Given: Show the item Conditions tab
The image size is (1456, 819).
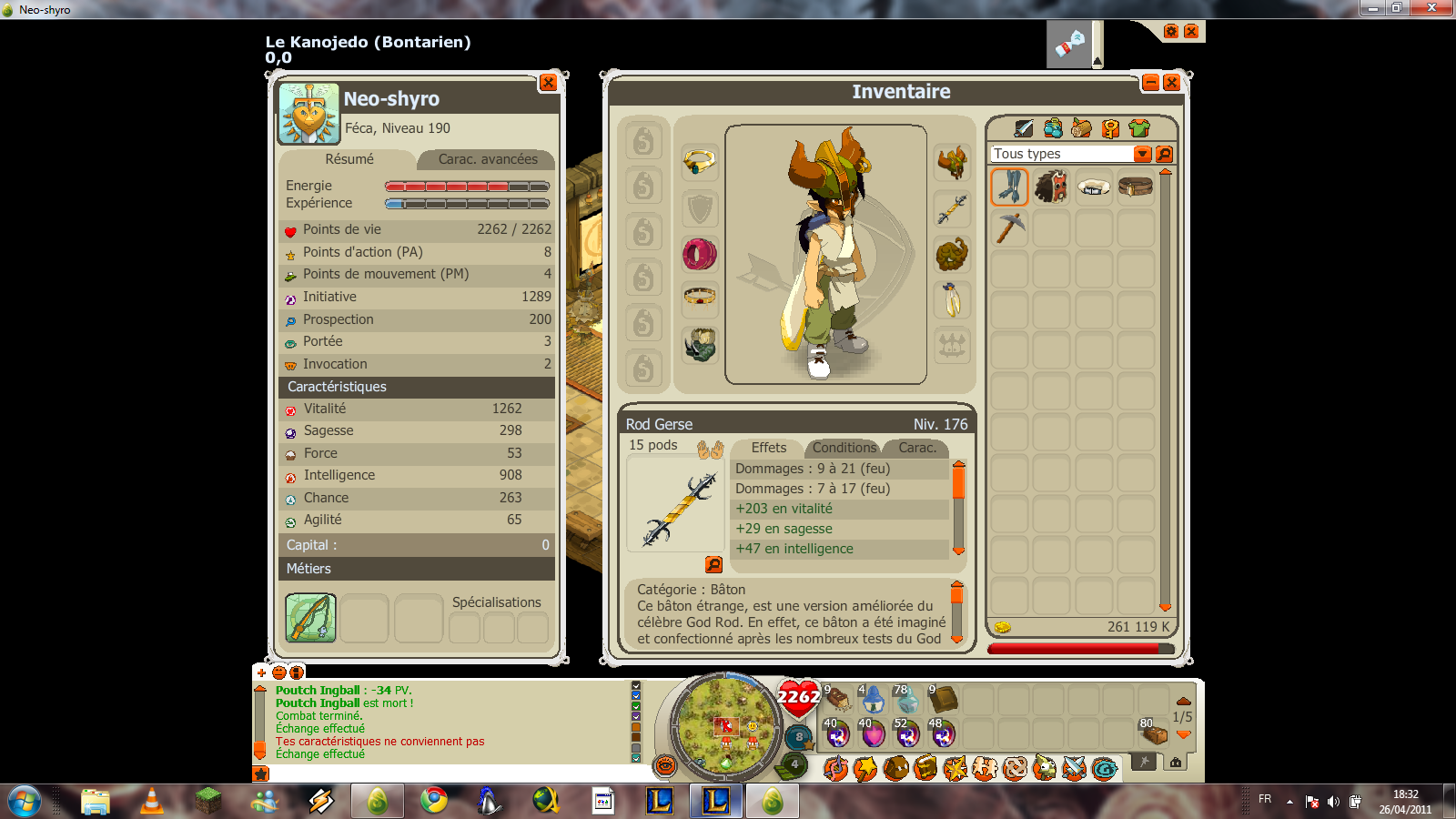Looking at the screenshot, I should [x=844, y=448].
